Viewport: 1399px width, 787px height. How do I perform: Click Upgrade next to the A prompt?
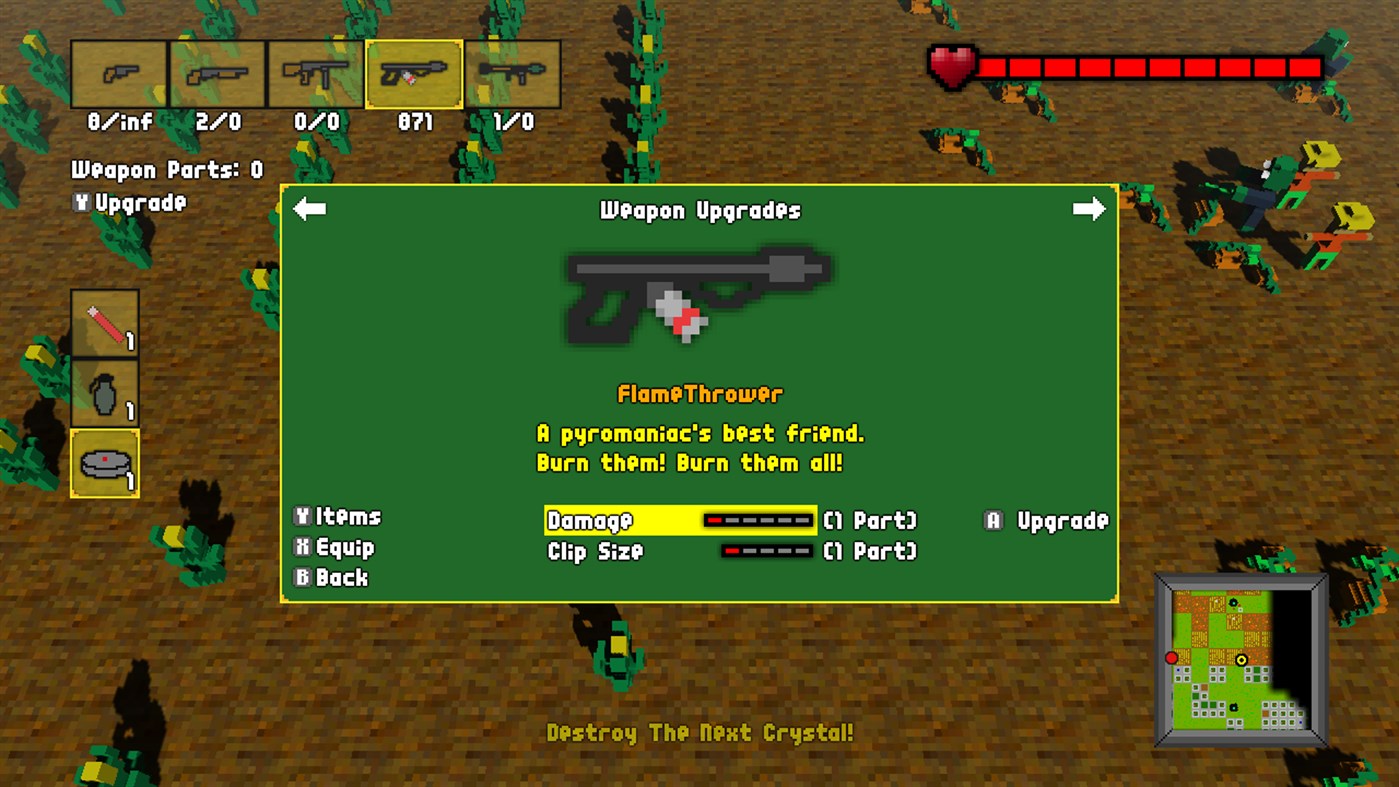1047,520
